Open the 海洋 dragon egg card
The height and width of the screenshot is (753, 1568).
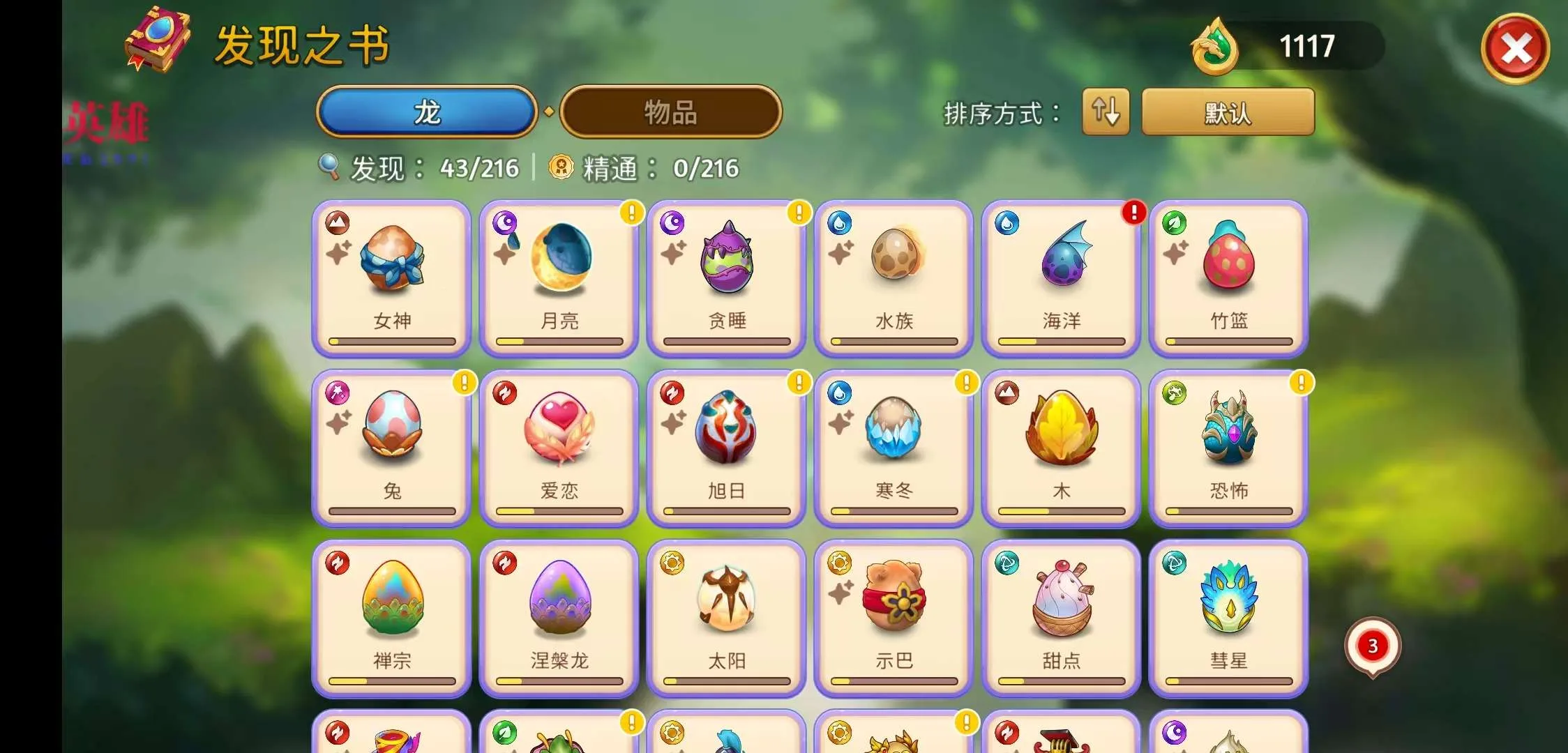click(1062, 279)
